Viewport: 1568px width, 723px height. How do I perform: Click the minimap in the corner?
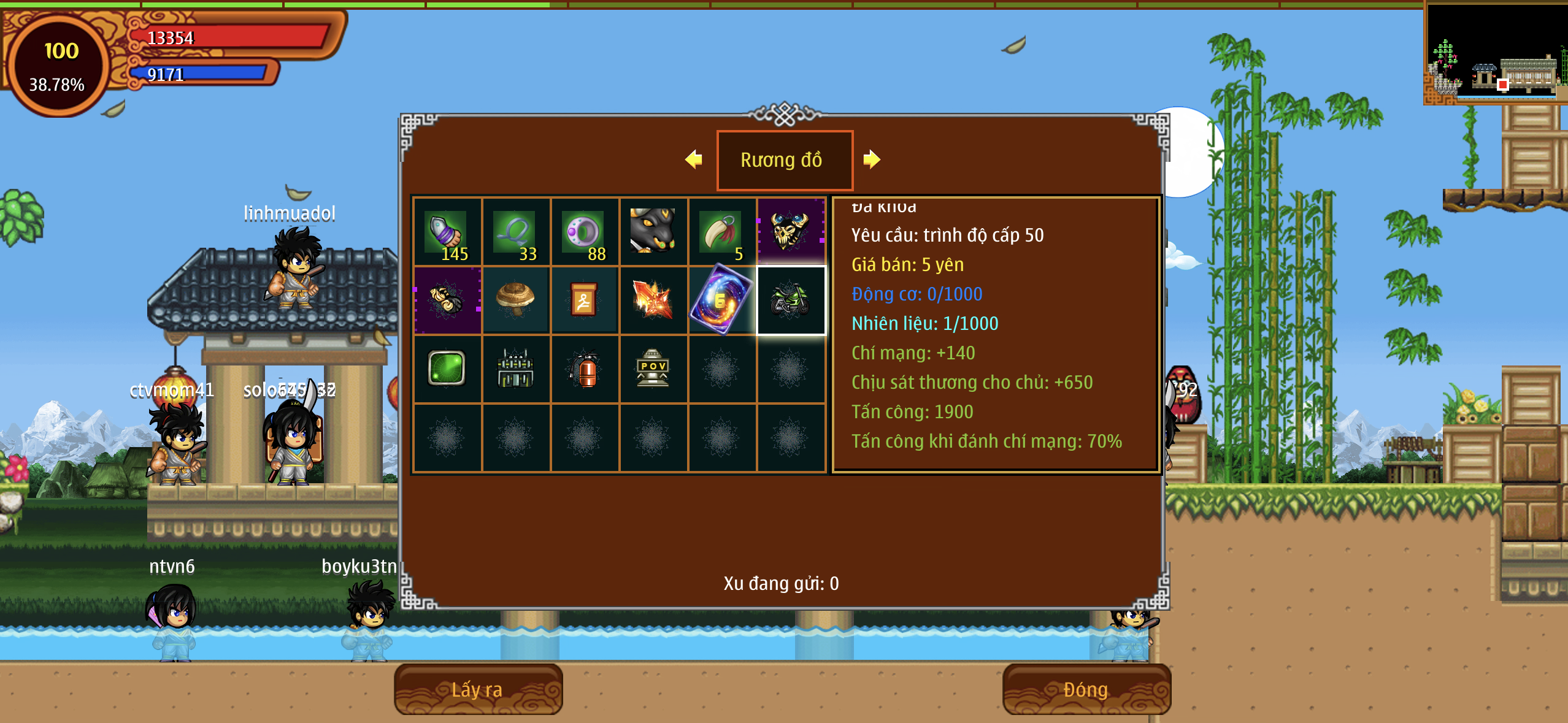pos(1496,53)
